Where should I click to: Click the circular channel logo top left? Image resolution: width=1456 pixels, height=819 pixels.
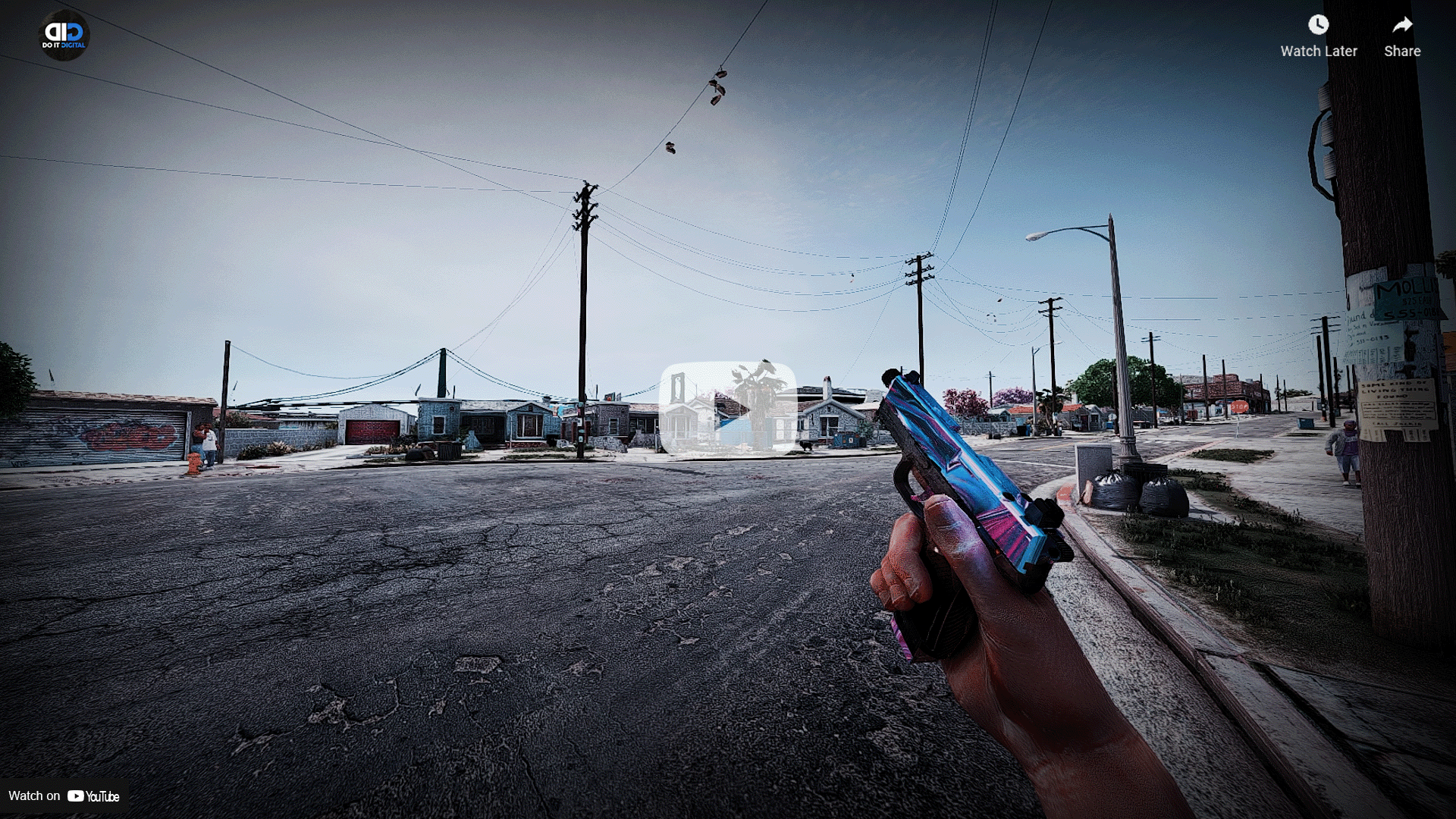[x=64, y=36]
